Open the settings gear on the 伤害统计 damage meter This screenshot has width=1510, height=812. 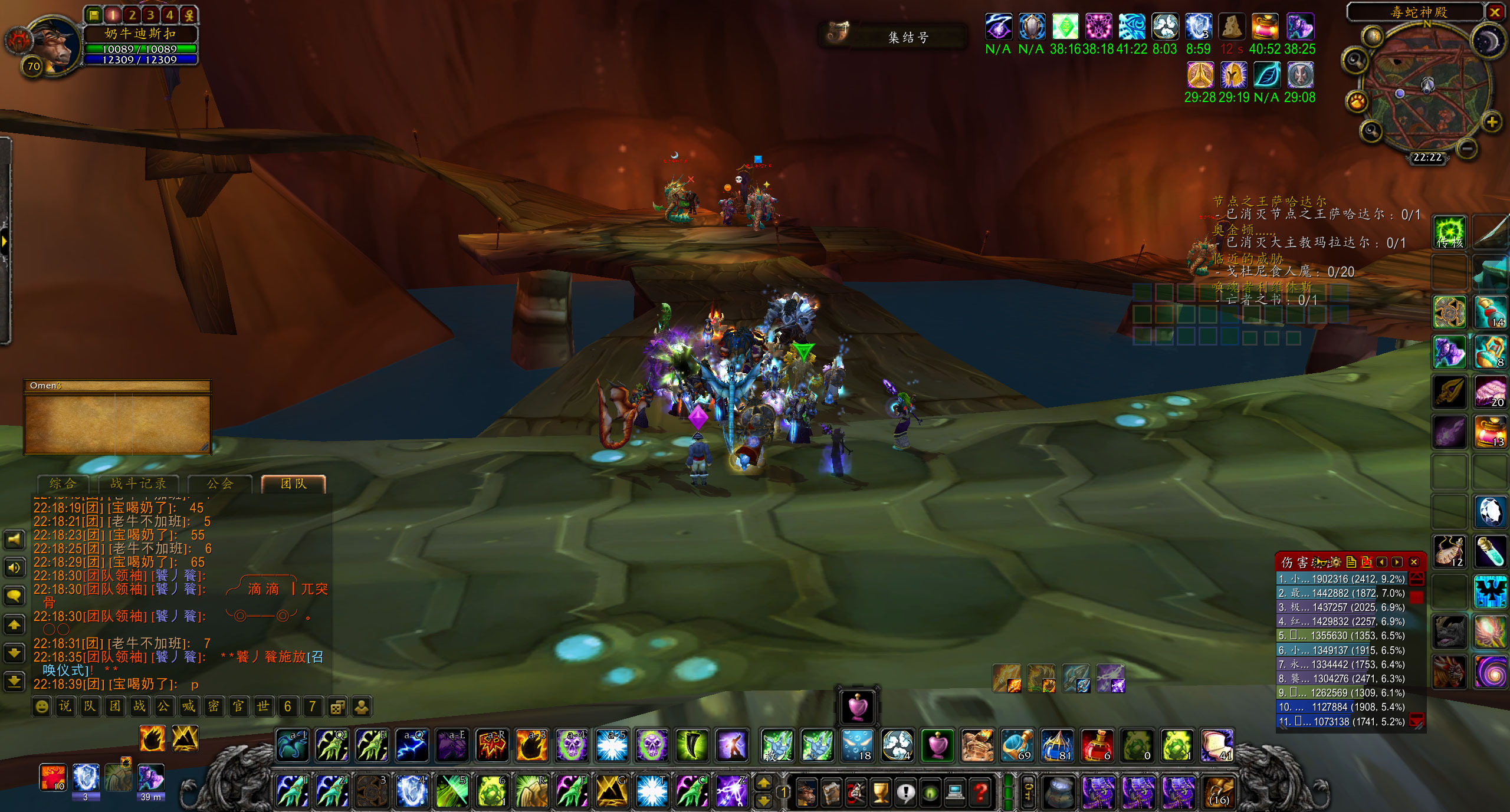tap(1337, 563)
